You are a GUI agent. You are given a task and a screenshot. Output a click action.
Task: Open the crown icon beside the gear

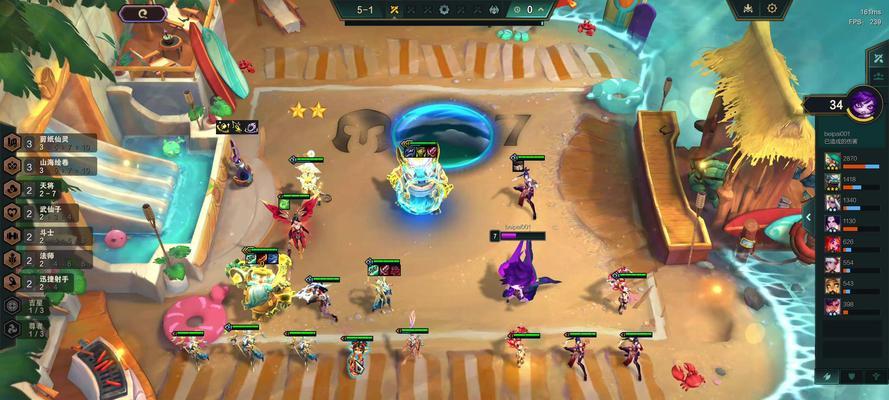(x=746, y=9)
